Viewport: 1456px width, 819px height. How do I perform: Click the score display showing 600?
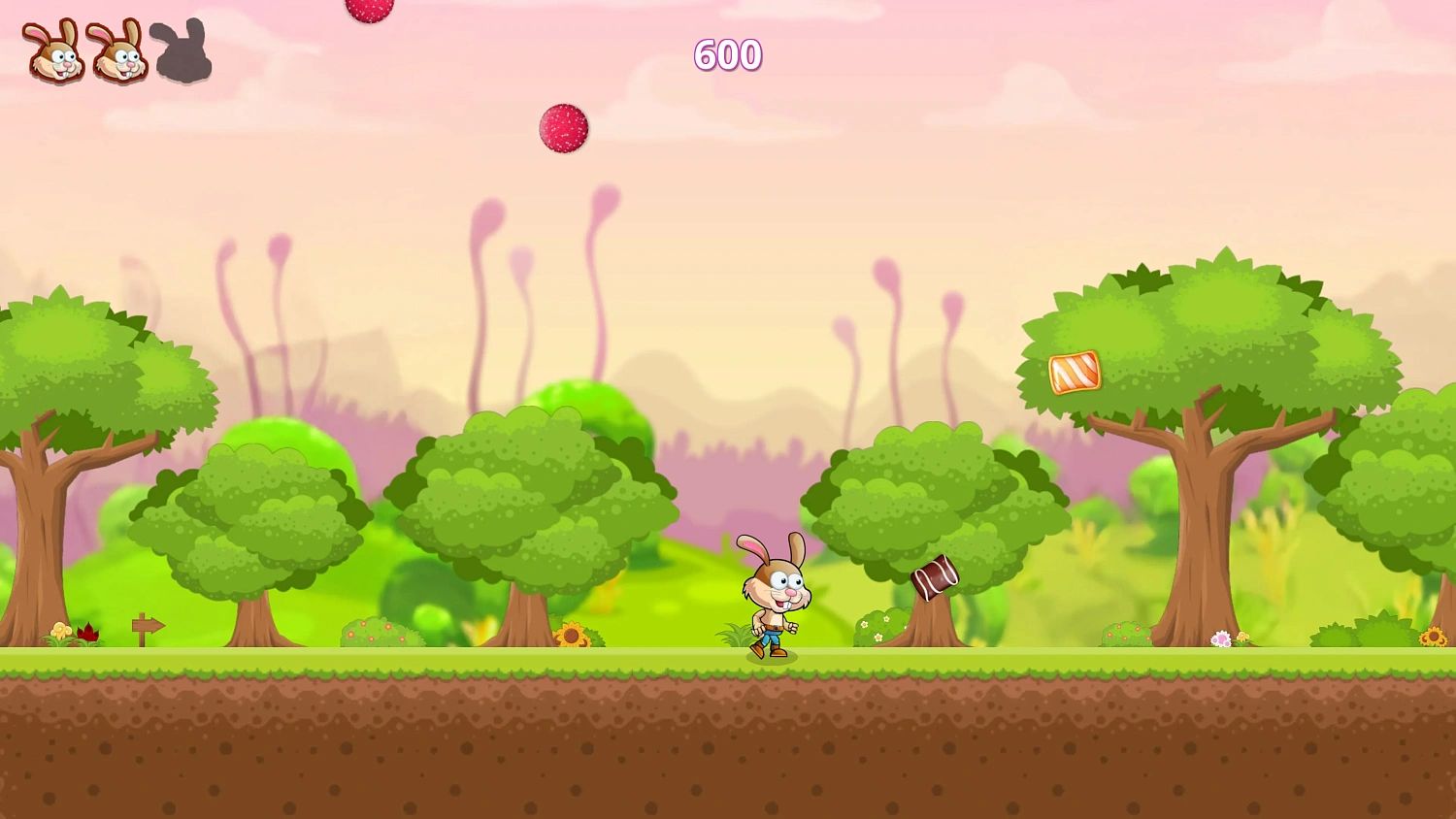(728, 55)
